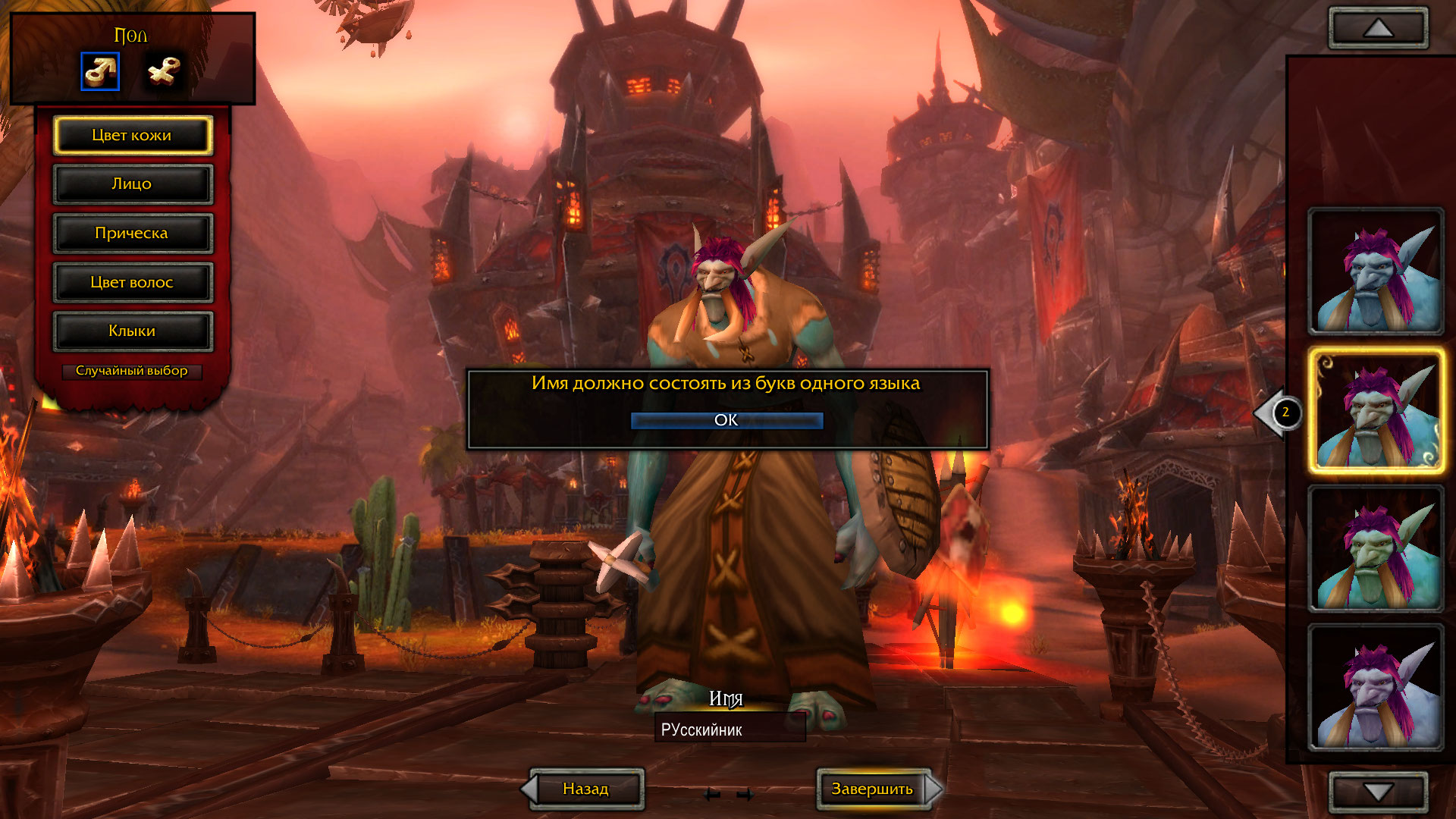Pick the pale lavender skin troll thumbnail
The width and height of the screenshot is (1456, 819).
click(x=1376, y=688)
